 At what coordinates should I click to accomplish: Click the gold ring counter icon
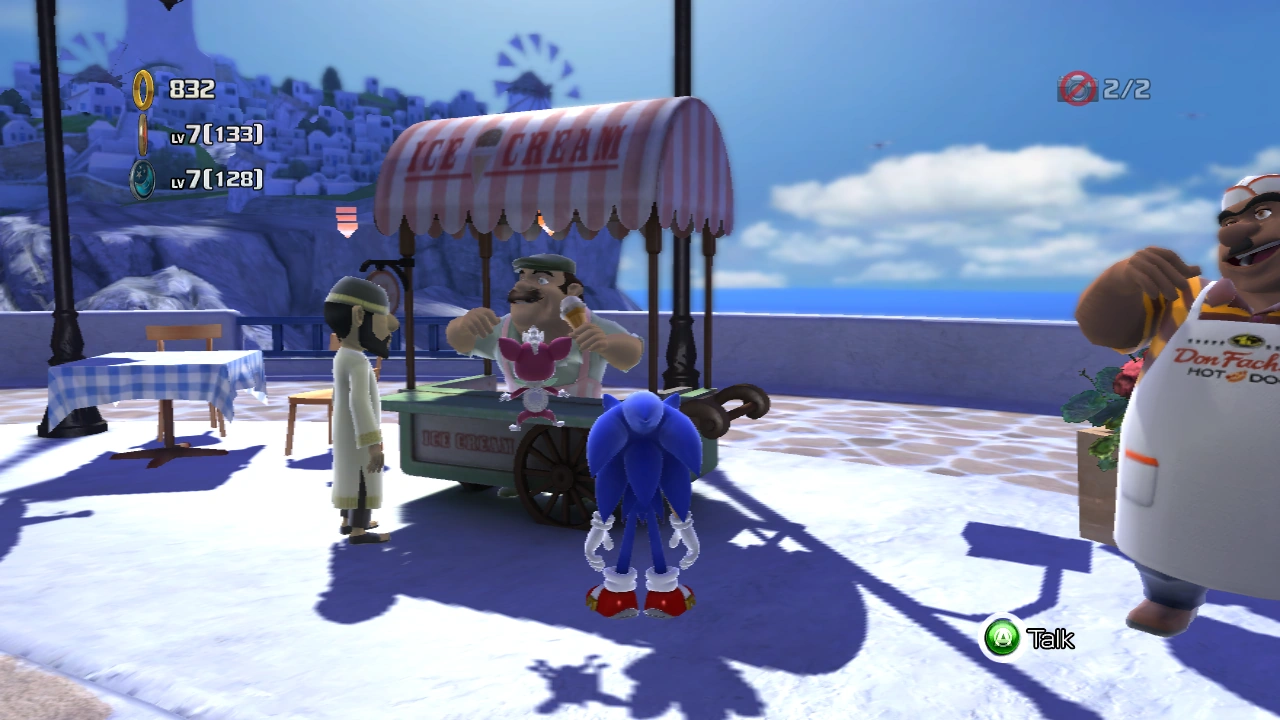[144, 89]
